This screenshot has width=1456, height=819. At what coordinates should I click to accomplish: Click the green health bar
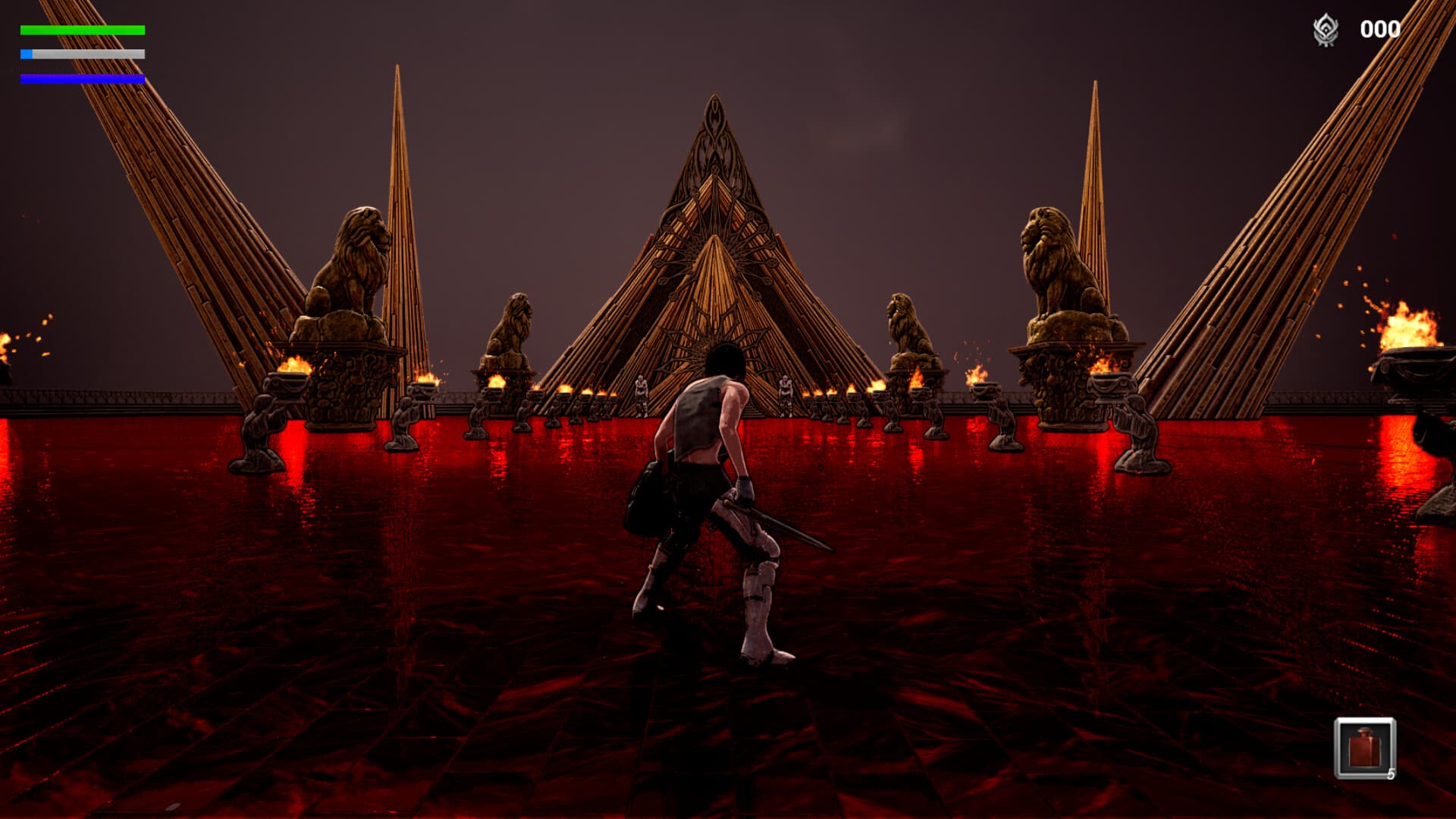coord(83,29)
